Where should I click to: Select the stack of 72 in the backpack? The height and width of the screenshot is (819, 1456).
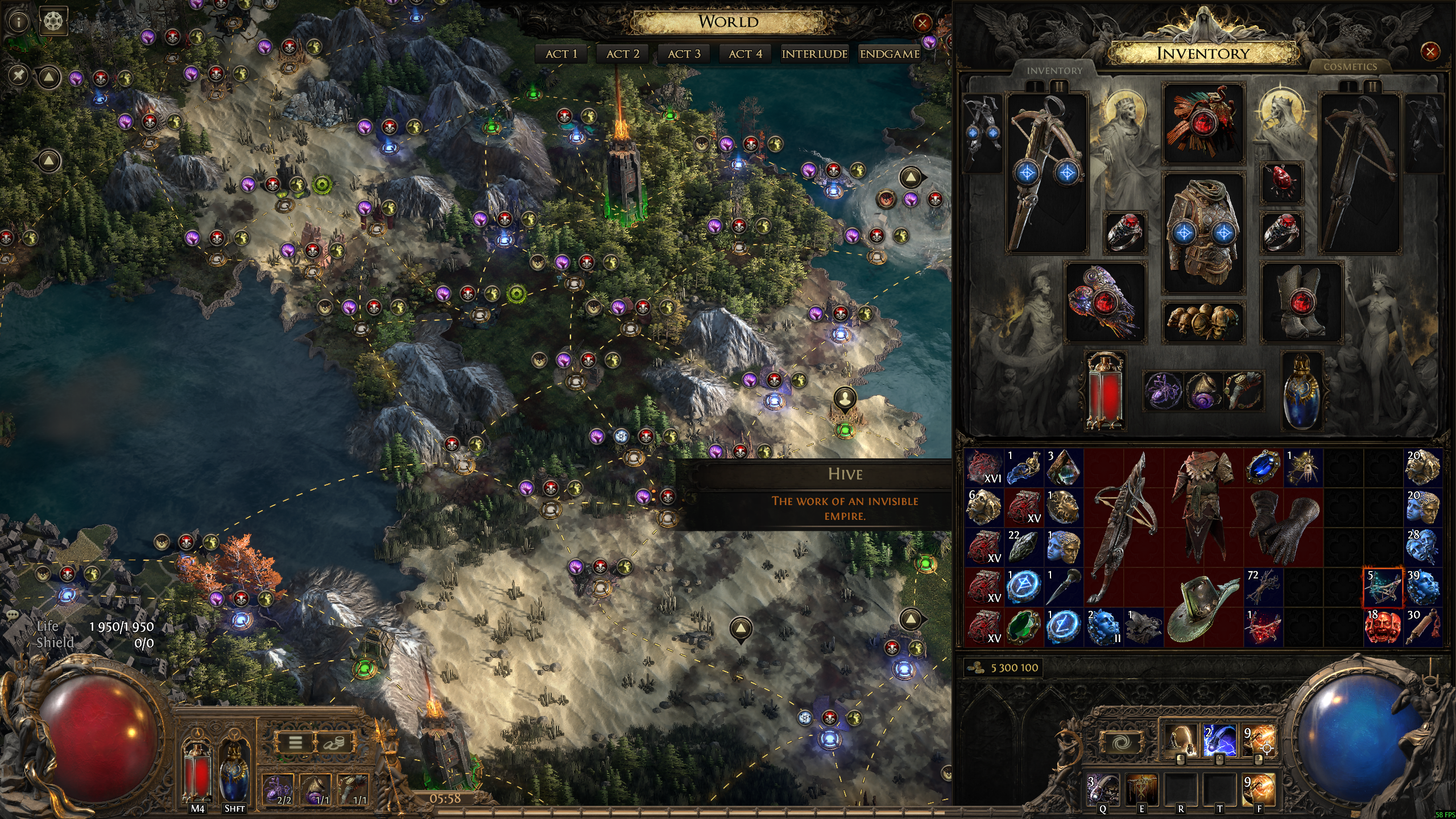(x=1263, y=587)
